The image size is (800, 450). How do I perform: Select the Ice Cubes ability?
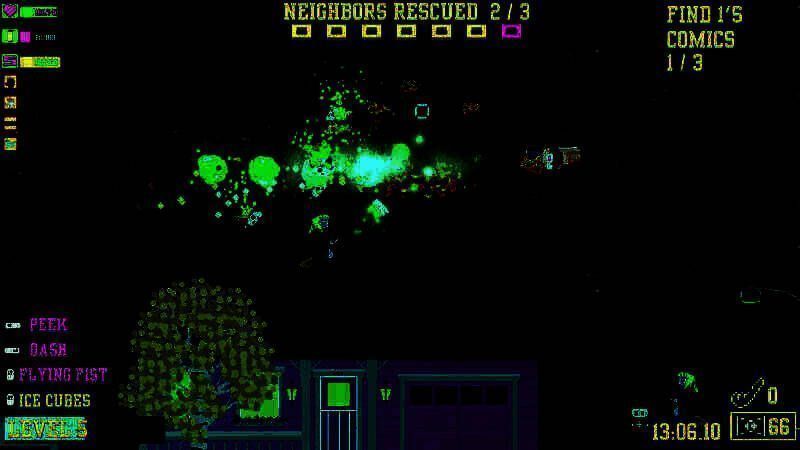coord(54,400)
